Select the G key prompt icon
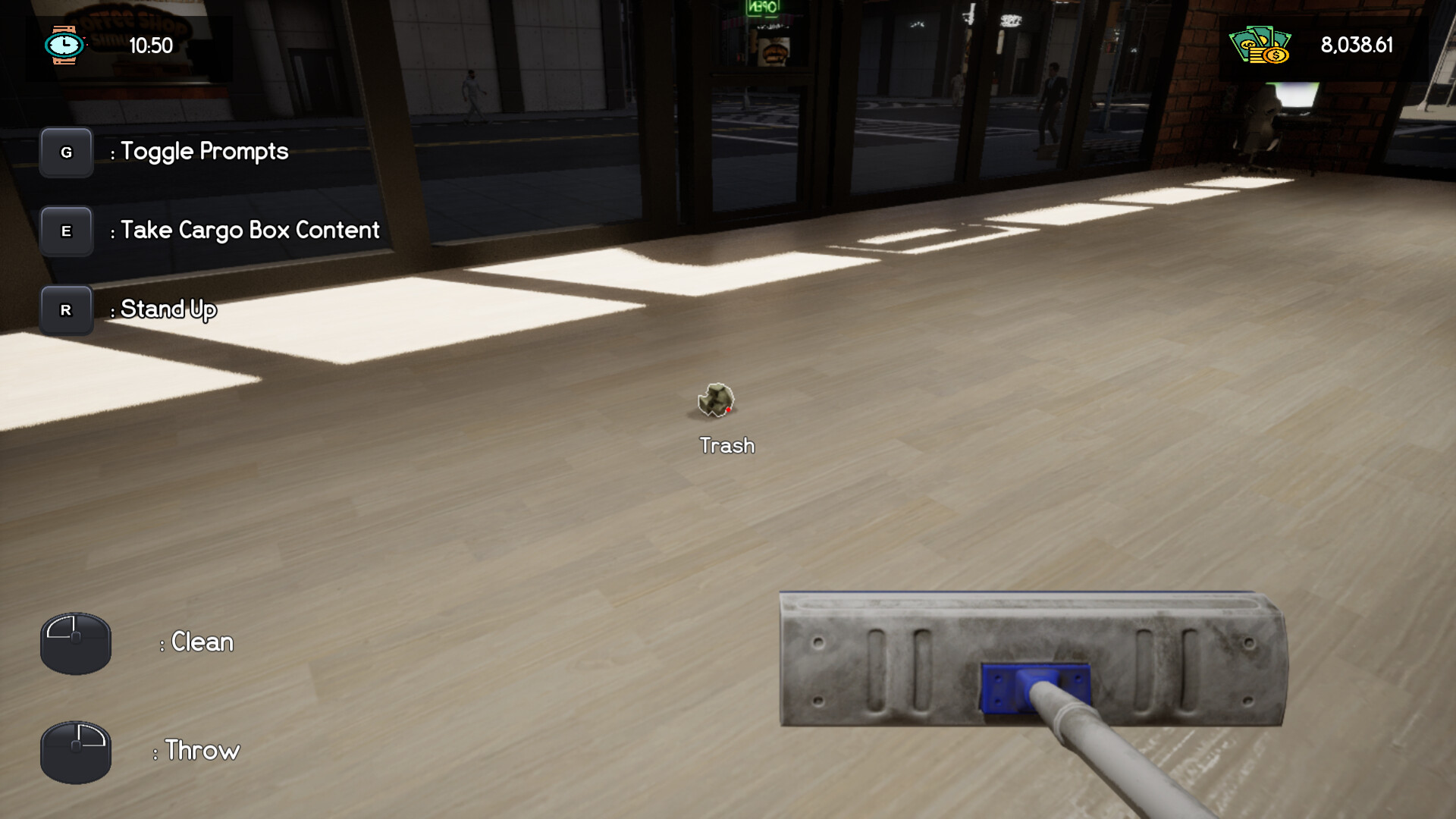 (67, 152)
